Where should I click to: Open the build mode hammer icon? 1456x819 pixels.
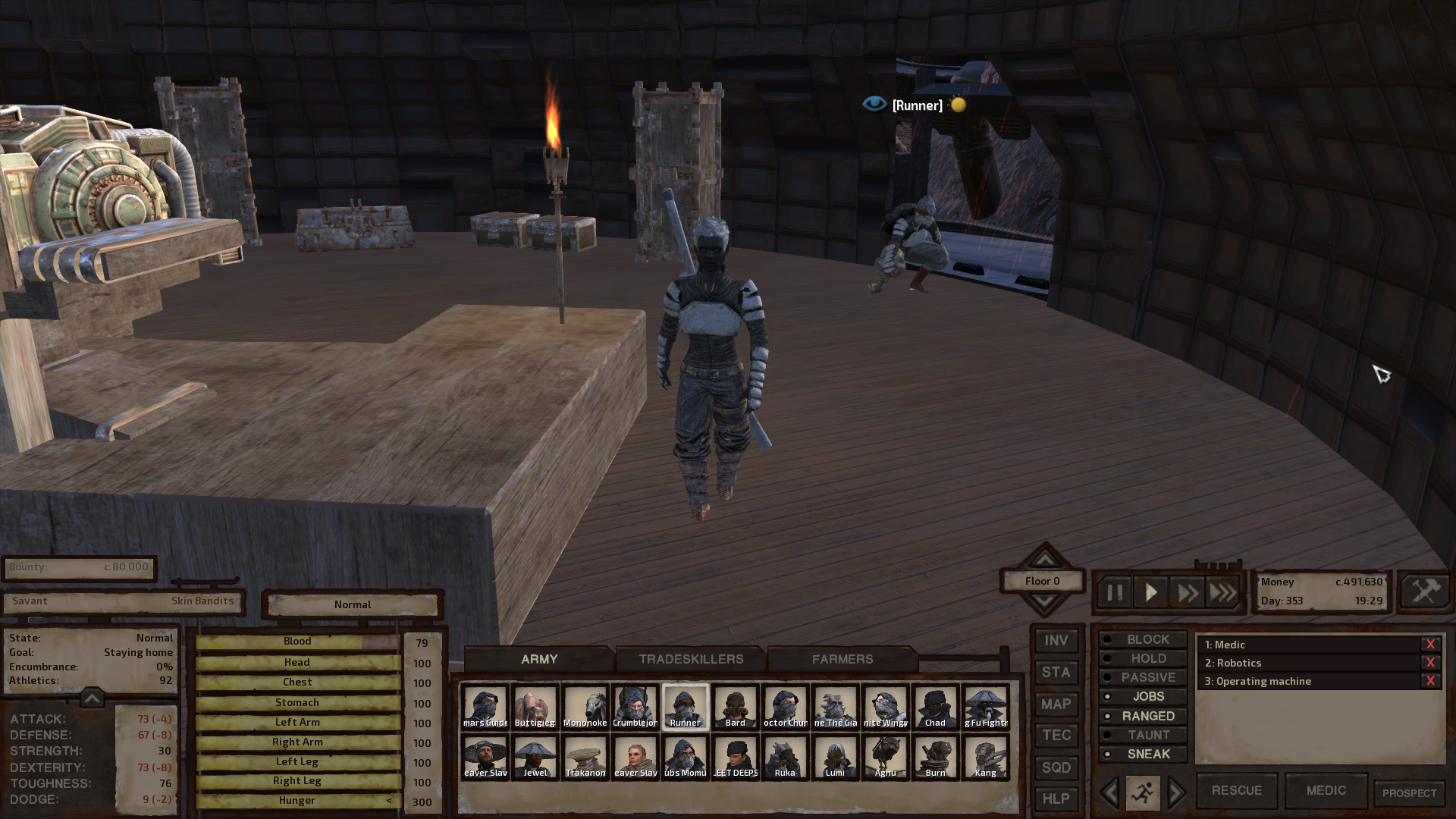click(x=1425, y=591)
